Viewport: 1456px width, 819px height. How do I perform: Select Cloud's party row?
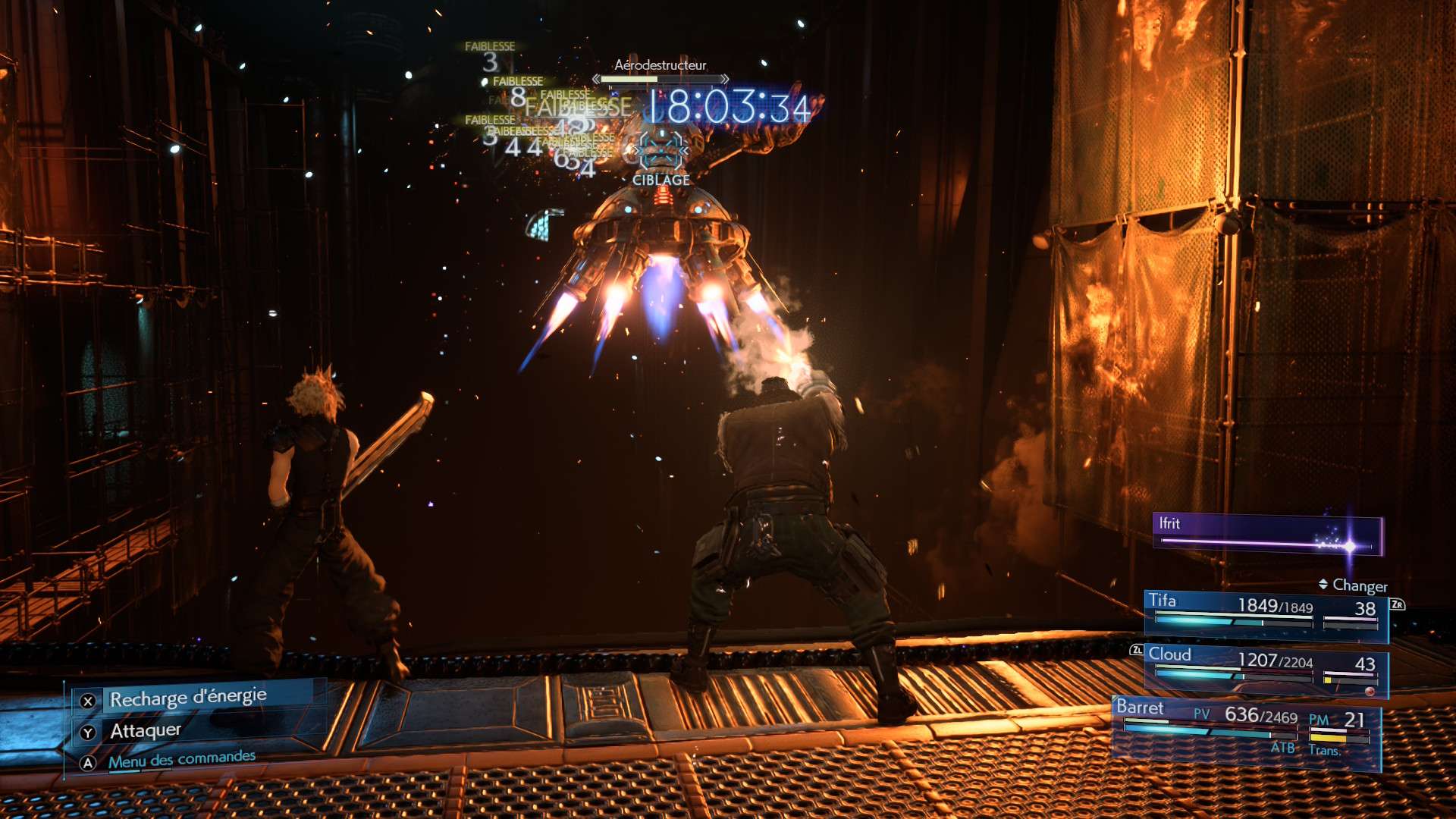1265,667
